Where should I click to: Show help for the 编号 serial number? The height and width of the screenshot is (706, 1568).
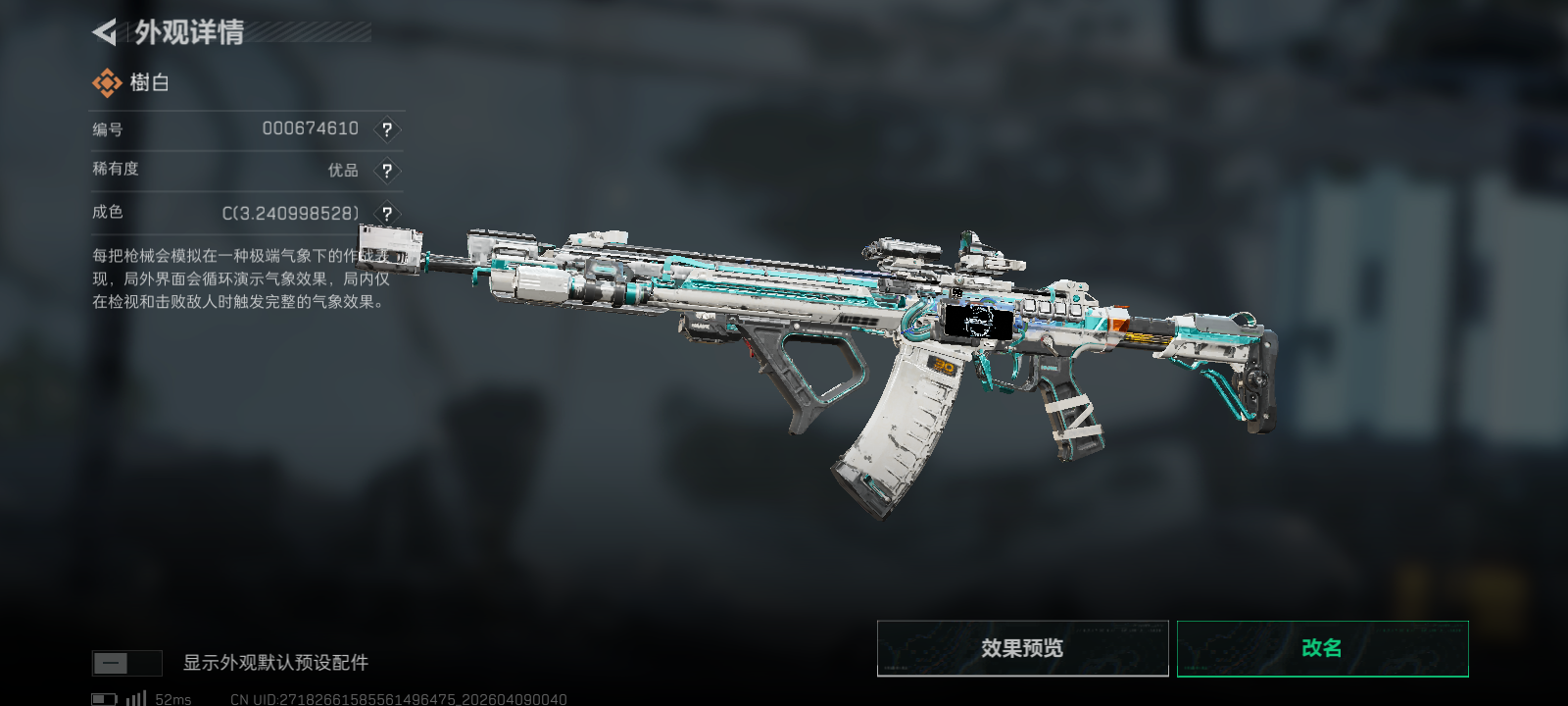point(387,129)
